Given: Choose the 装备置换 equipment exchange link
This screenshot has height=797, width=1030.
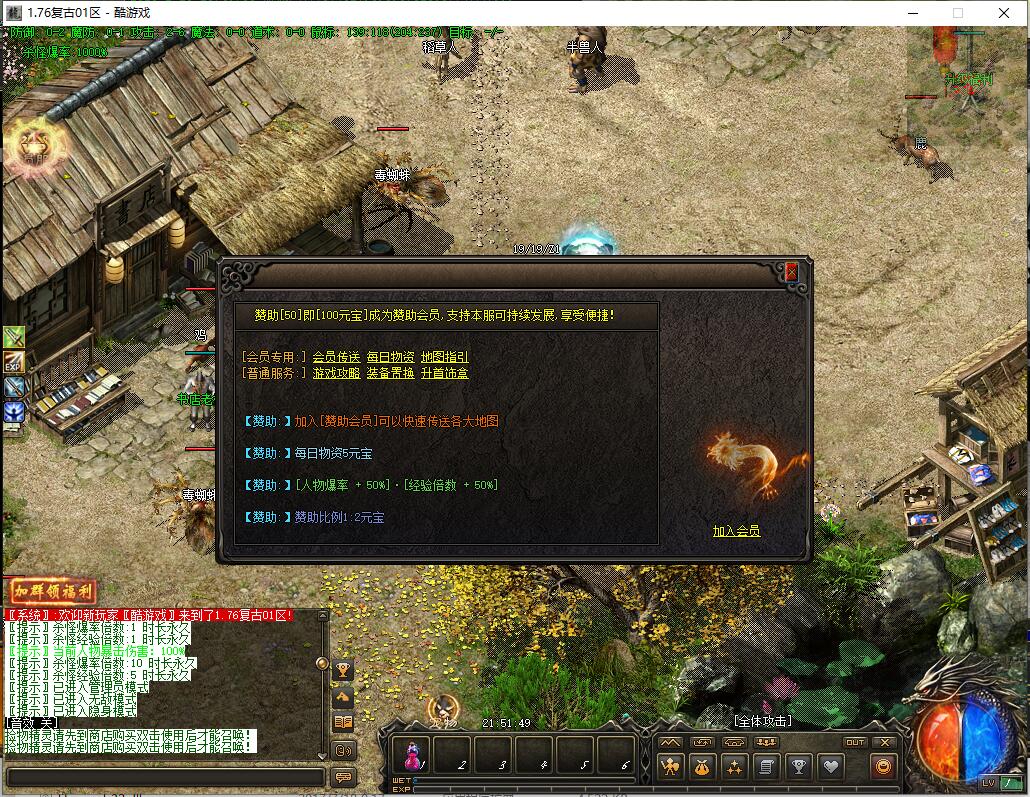Looking at the screenshot, I should pos(390,373).
